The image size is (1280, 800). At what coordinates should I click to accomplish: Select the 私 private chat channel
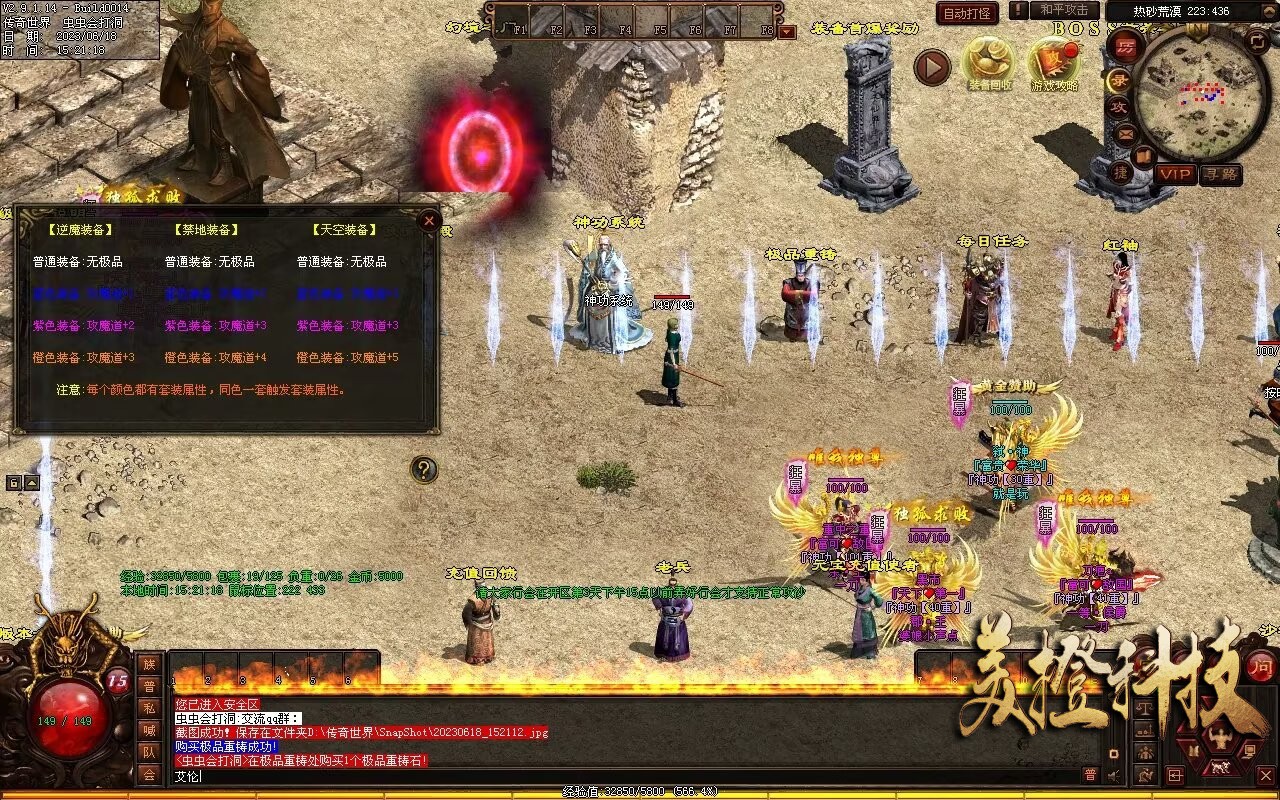(149, 709)
